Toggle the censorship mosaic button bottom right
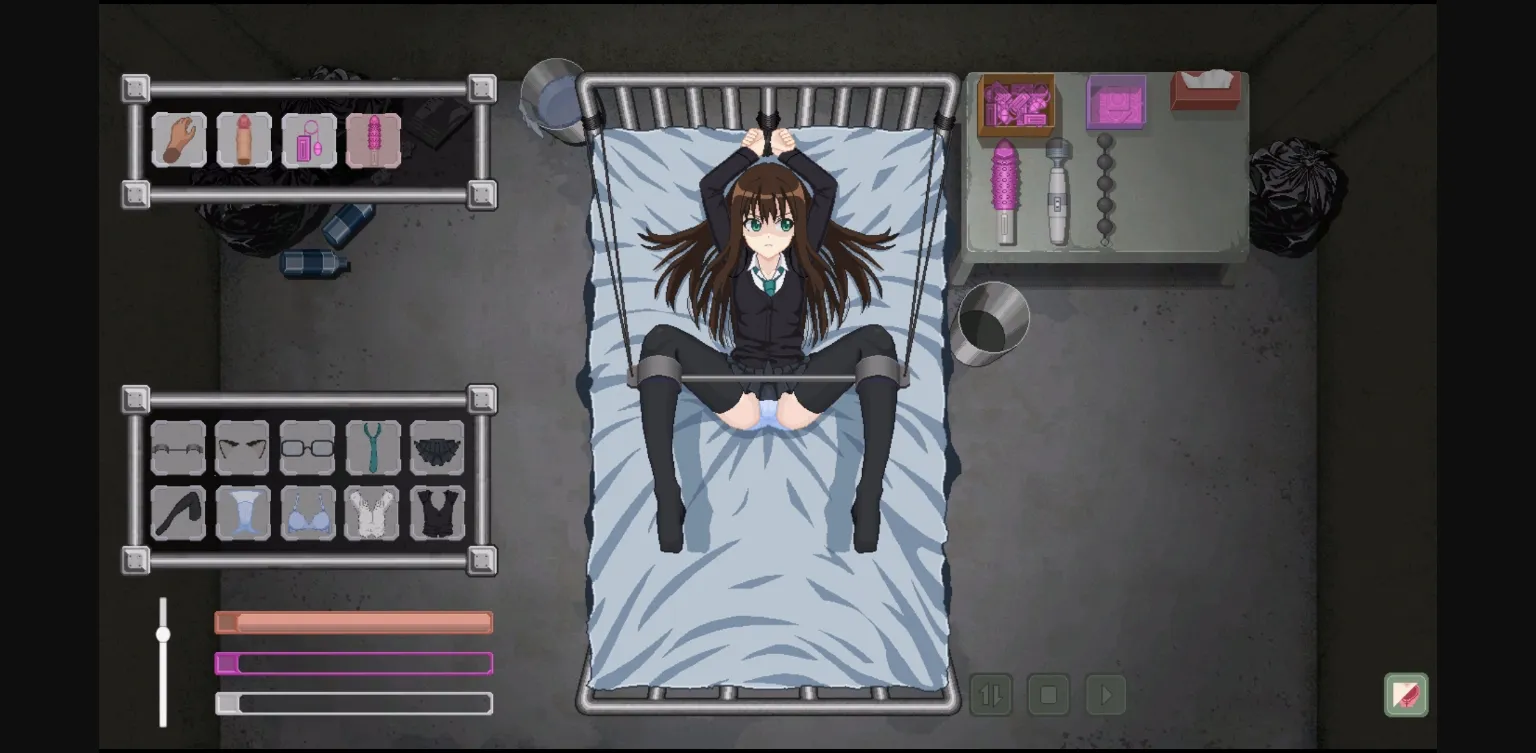The image size is (1536, 753). click(x=1404, y=694)
